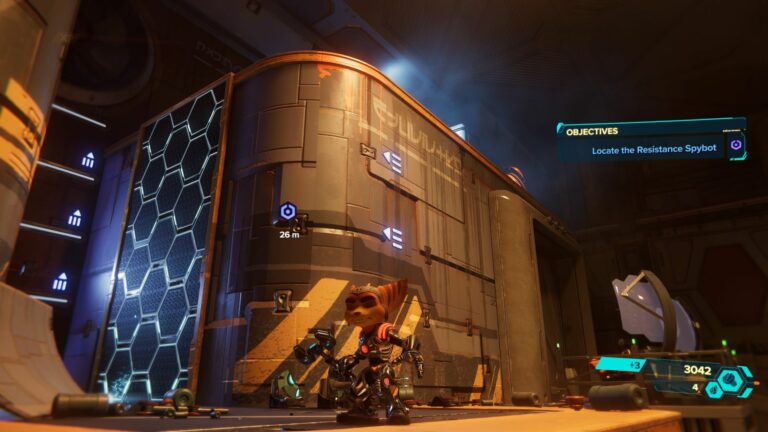Click the purple hexagon objective icon

(x=736, y=145)
